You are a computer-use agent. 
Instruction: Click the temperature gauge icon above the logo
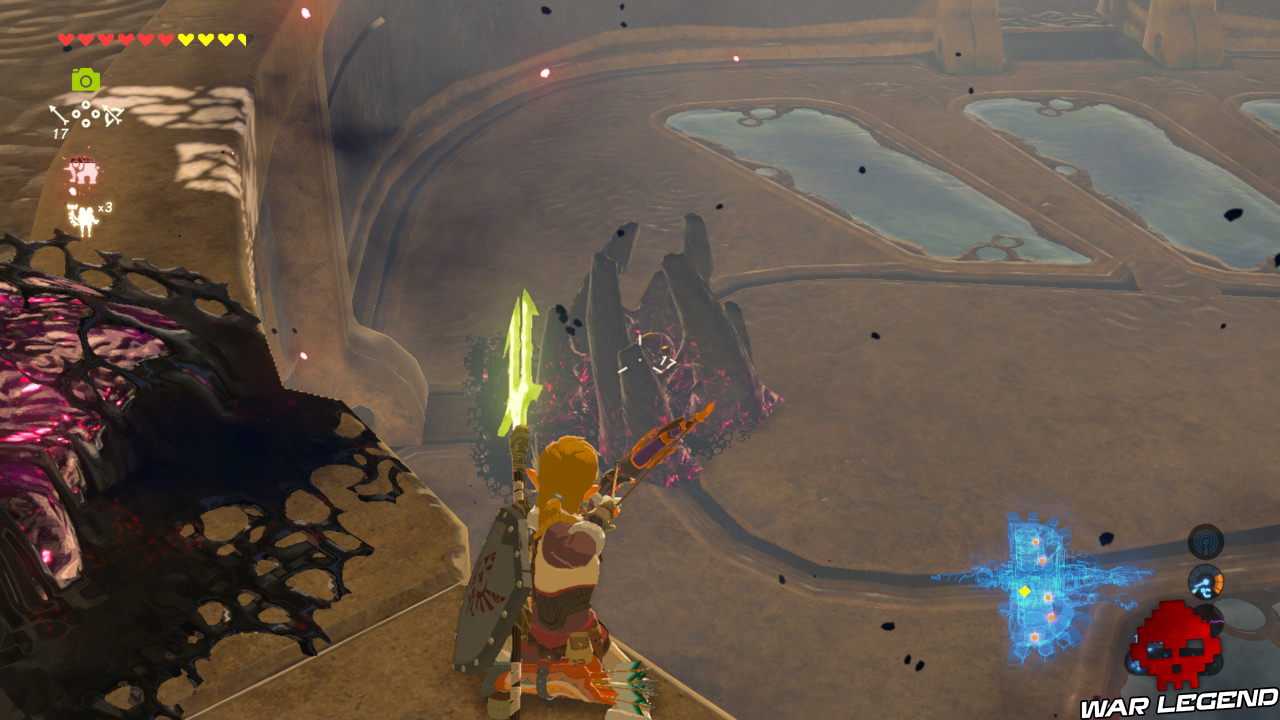coord(1207,581)
